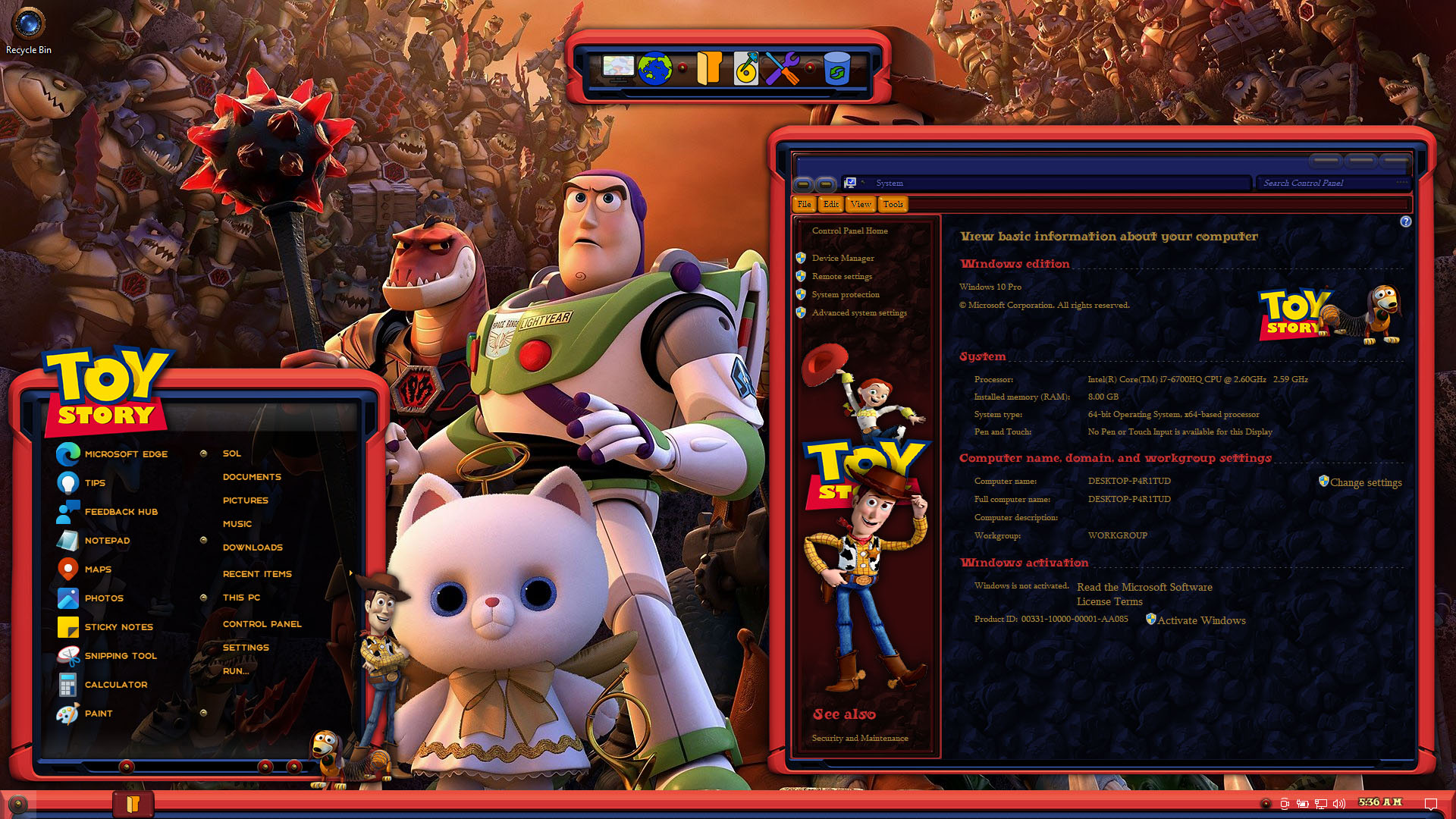Launch the wrench and screwdriver dock icon

pos(782,69)
